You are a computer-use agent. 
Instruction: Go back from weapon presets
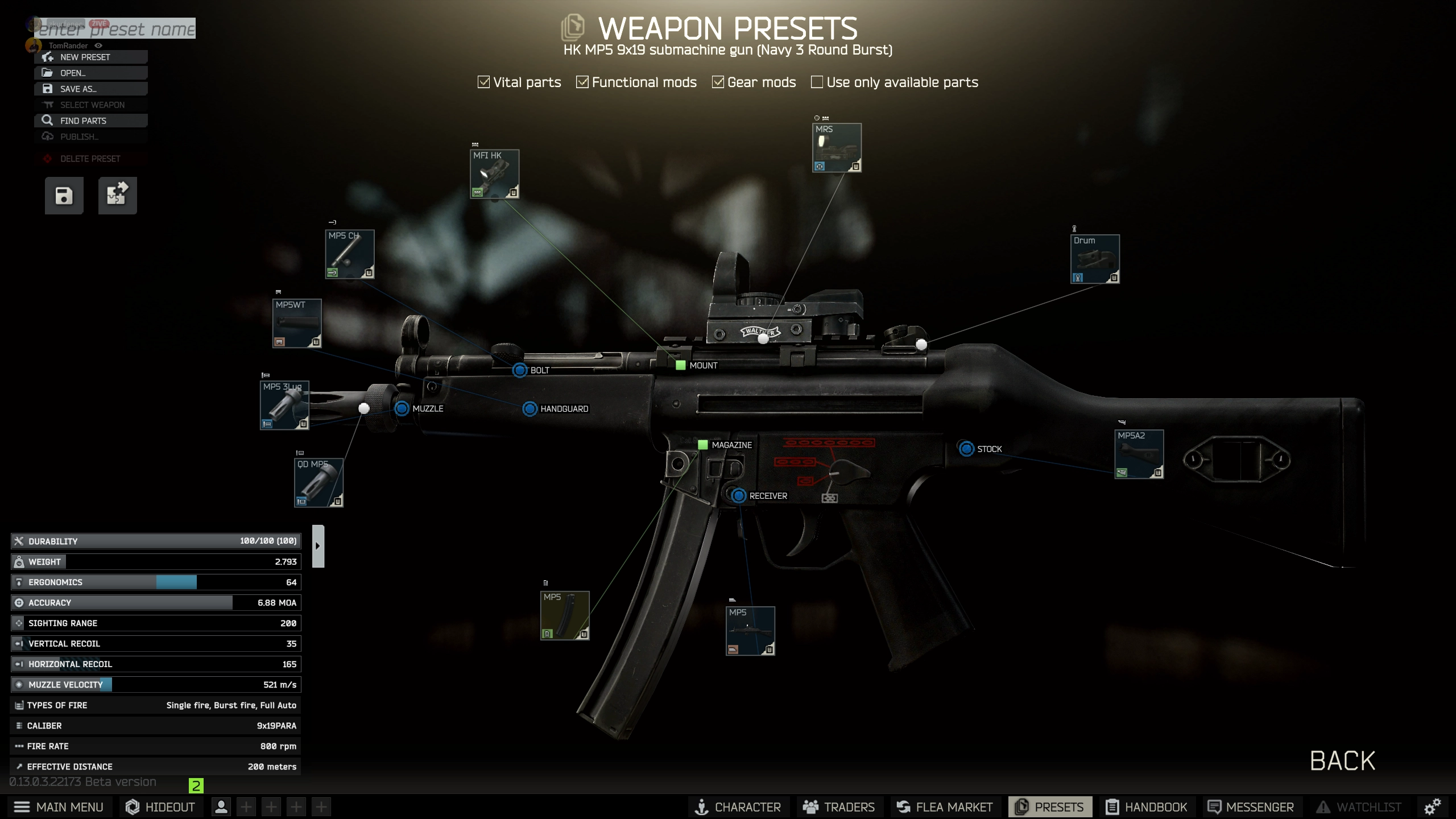[1342, 761]
